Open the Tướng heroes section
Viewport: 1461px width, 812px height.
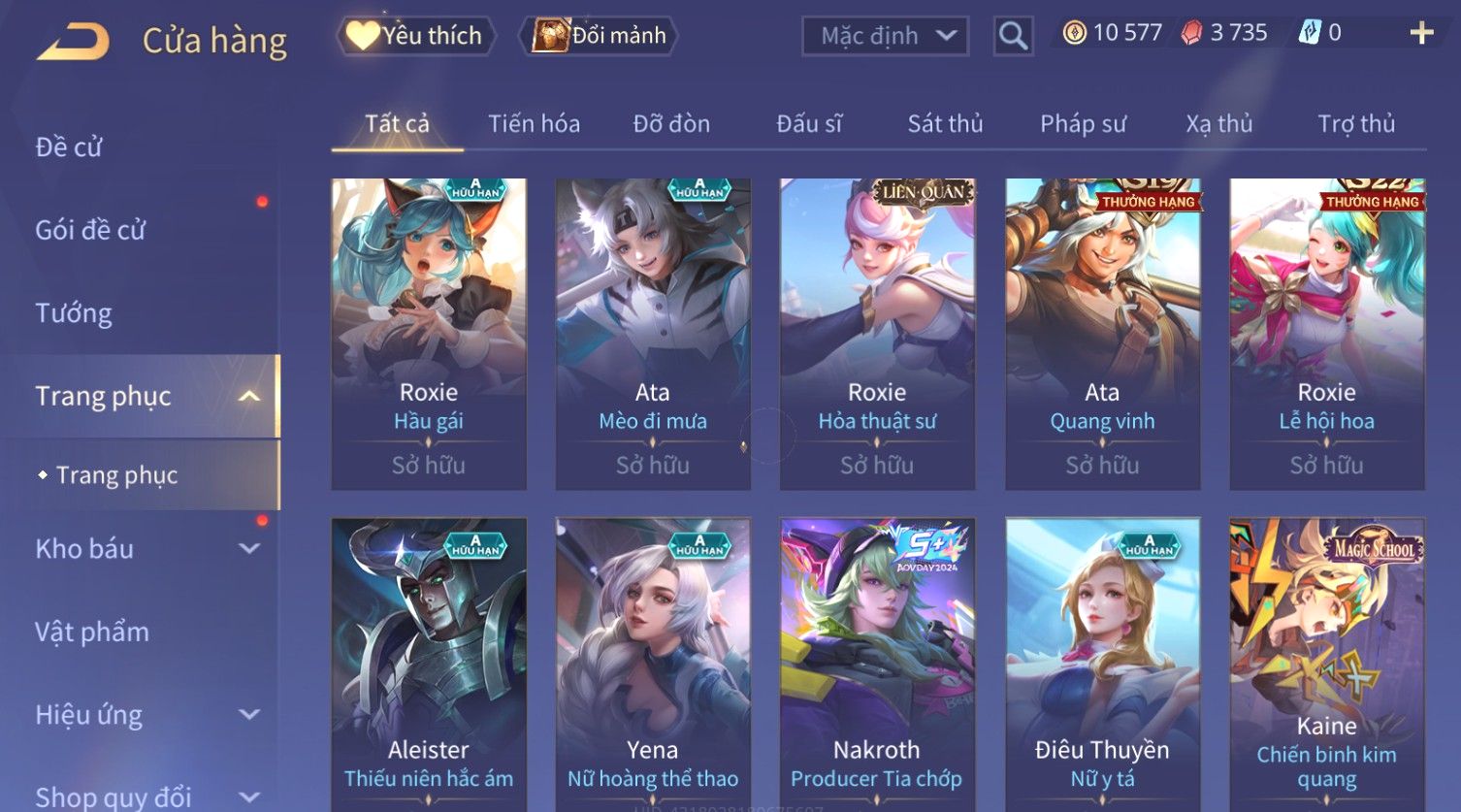point(74,313)
